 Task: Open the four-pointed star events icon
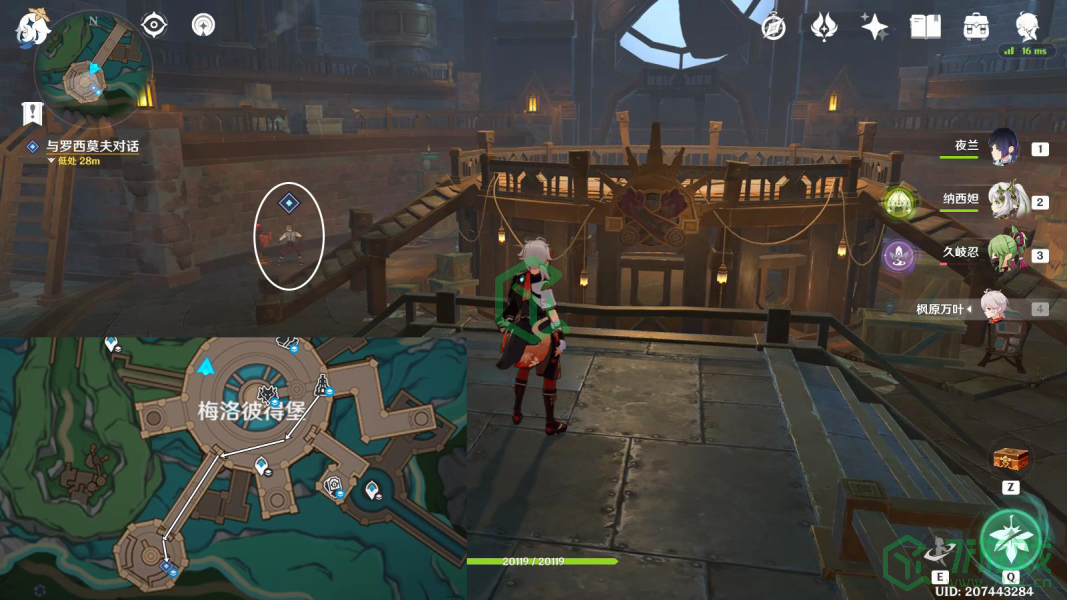pos(875,27)
